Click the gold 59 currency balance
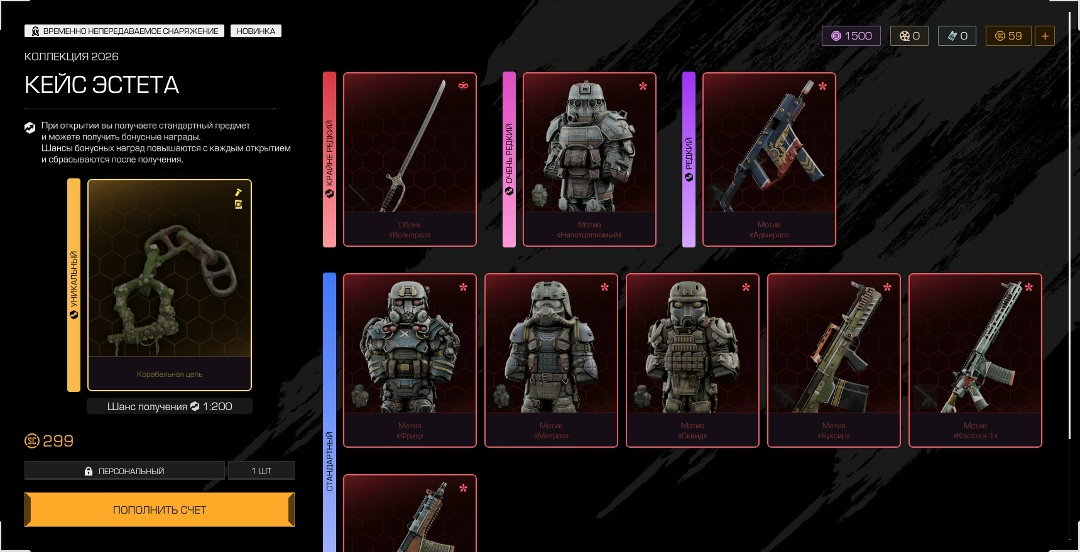 pyautogui.click(x=1008, y=36)
